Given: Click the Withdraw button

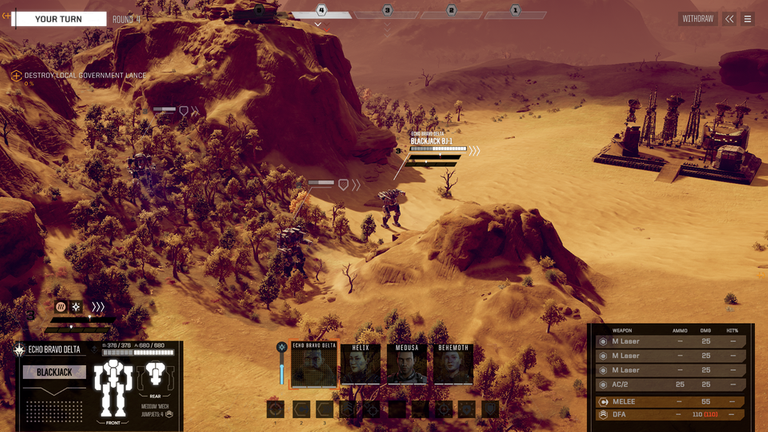Looking at the screenshot, I should tap(697, 18).
